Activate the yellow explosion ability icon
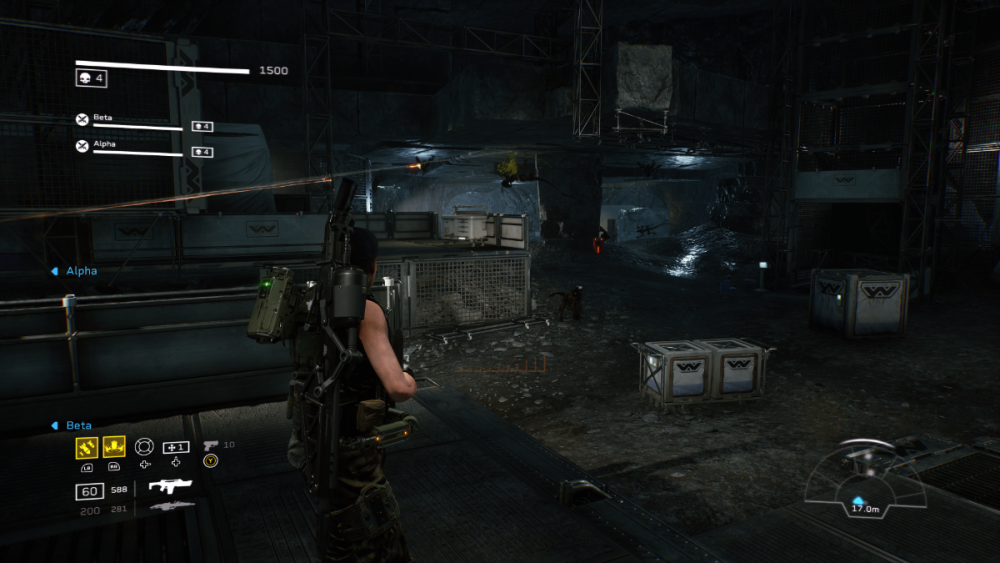 [114, 447]
